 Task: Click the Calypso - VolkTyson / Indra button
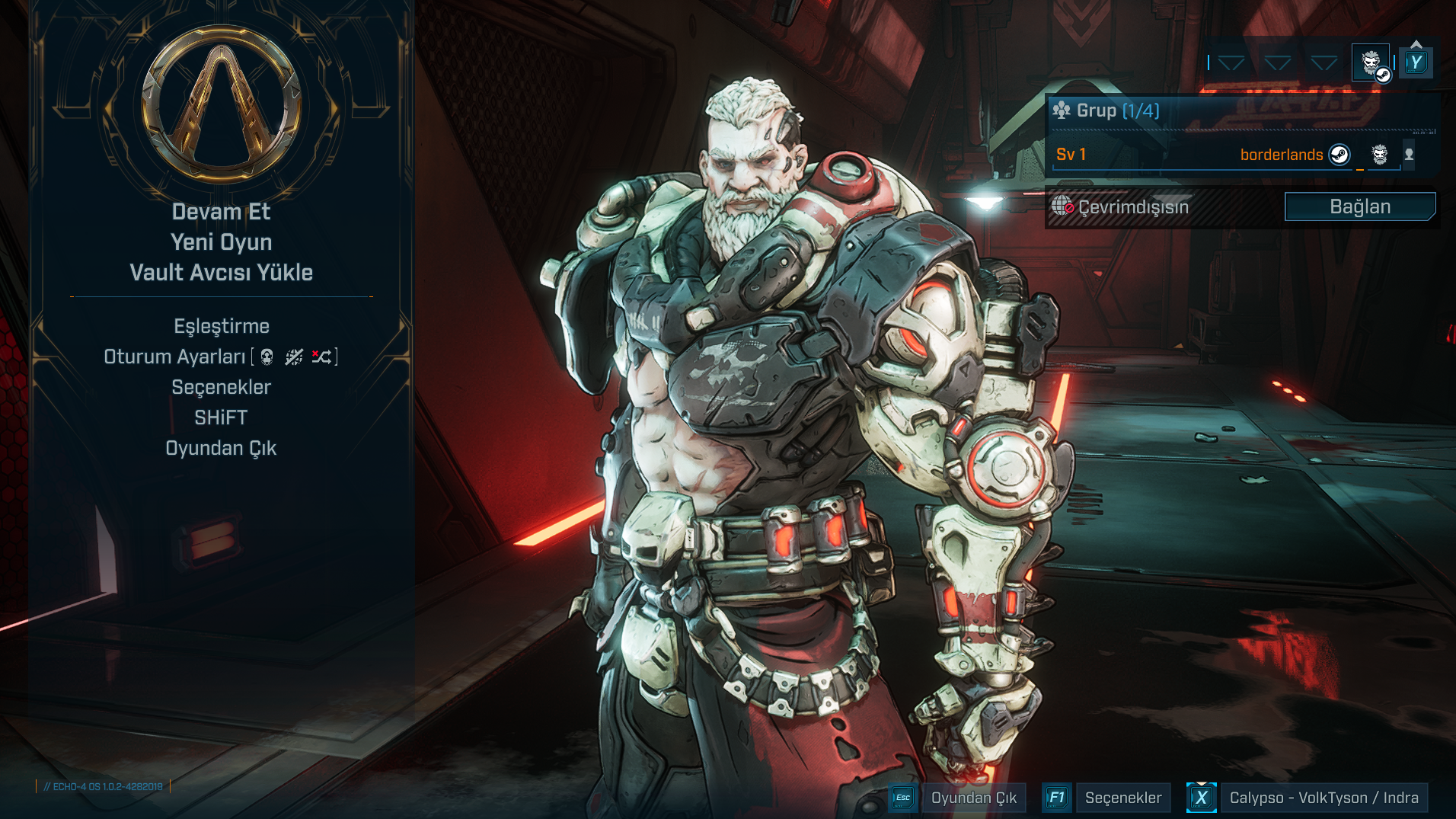[1323, 798]
